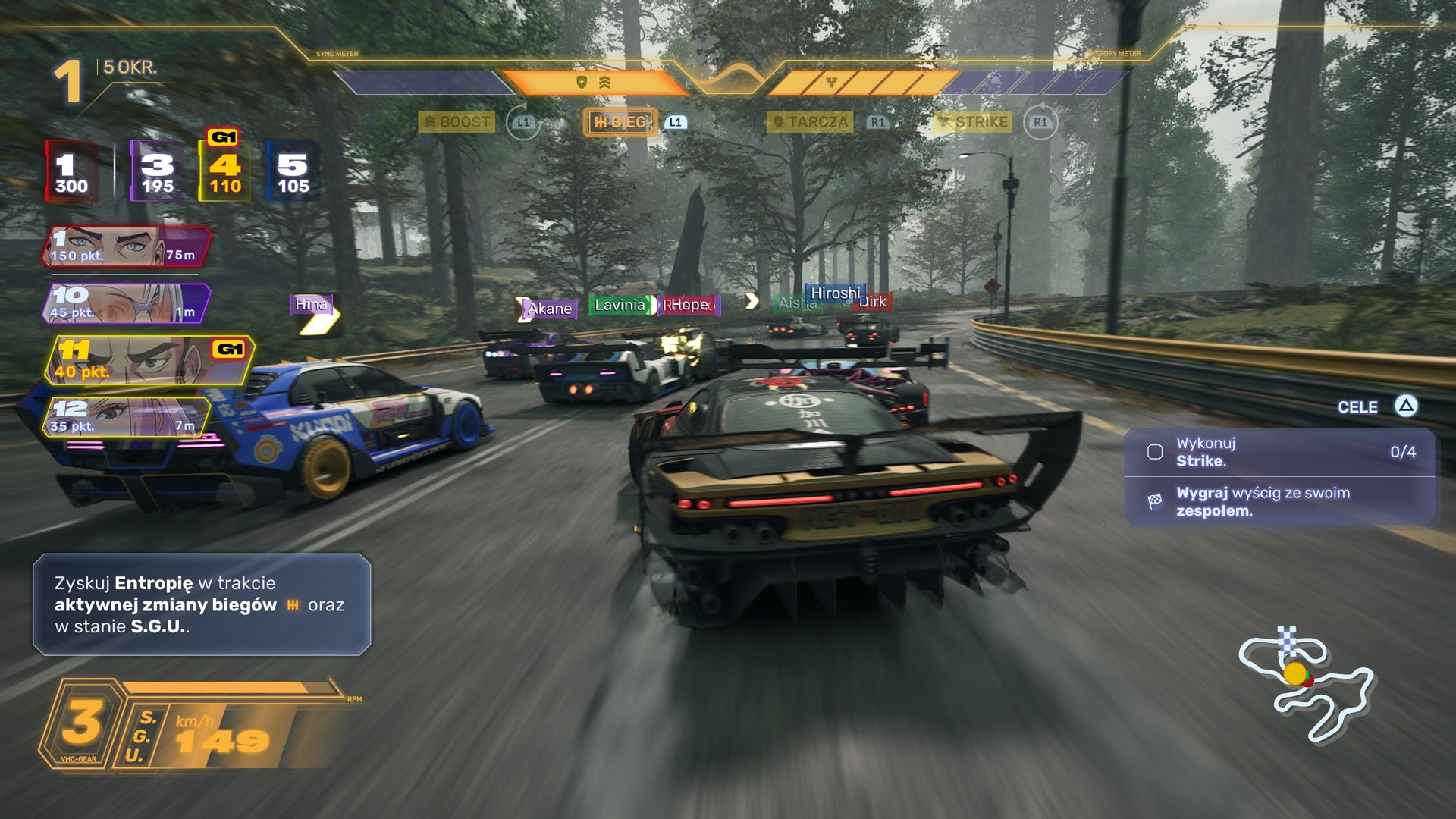This screenshot has height=819, width=1456.
Task: Activate the TARCZA shield ability
Action: click(x=810, y=122)
